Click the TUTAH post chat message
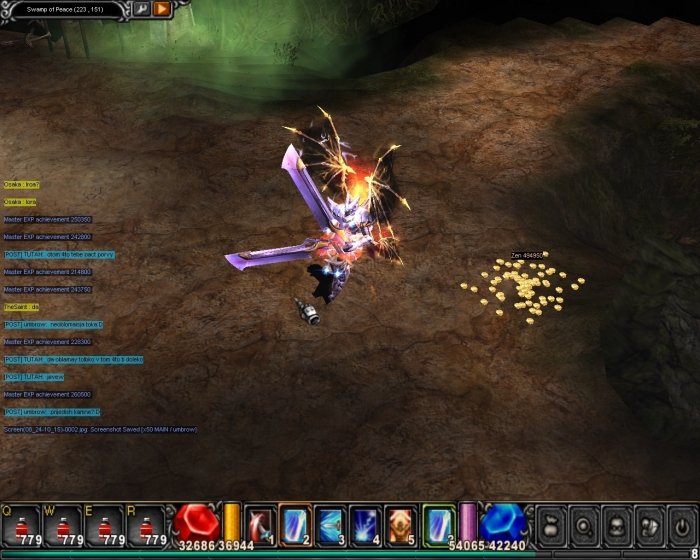Viewport: 700px width, 560px height. (60, 254)
